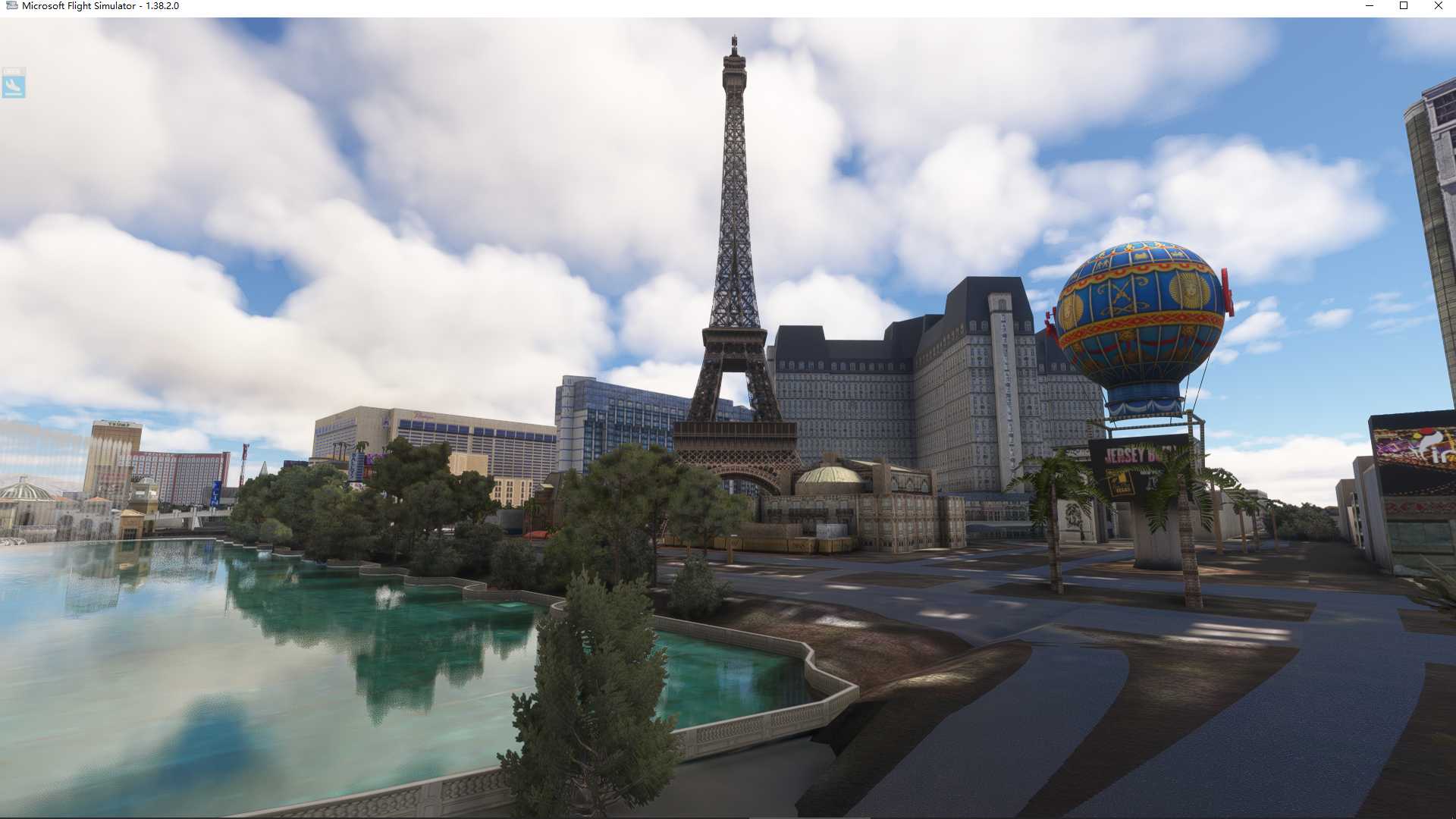The height and width of the screenshot is (819, 1456).
Task: Minimize the Flight Simulator window
Action: click(1370, 6)
